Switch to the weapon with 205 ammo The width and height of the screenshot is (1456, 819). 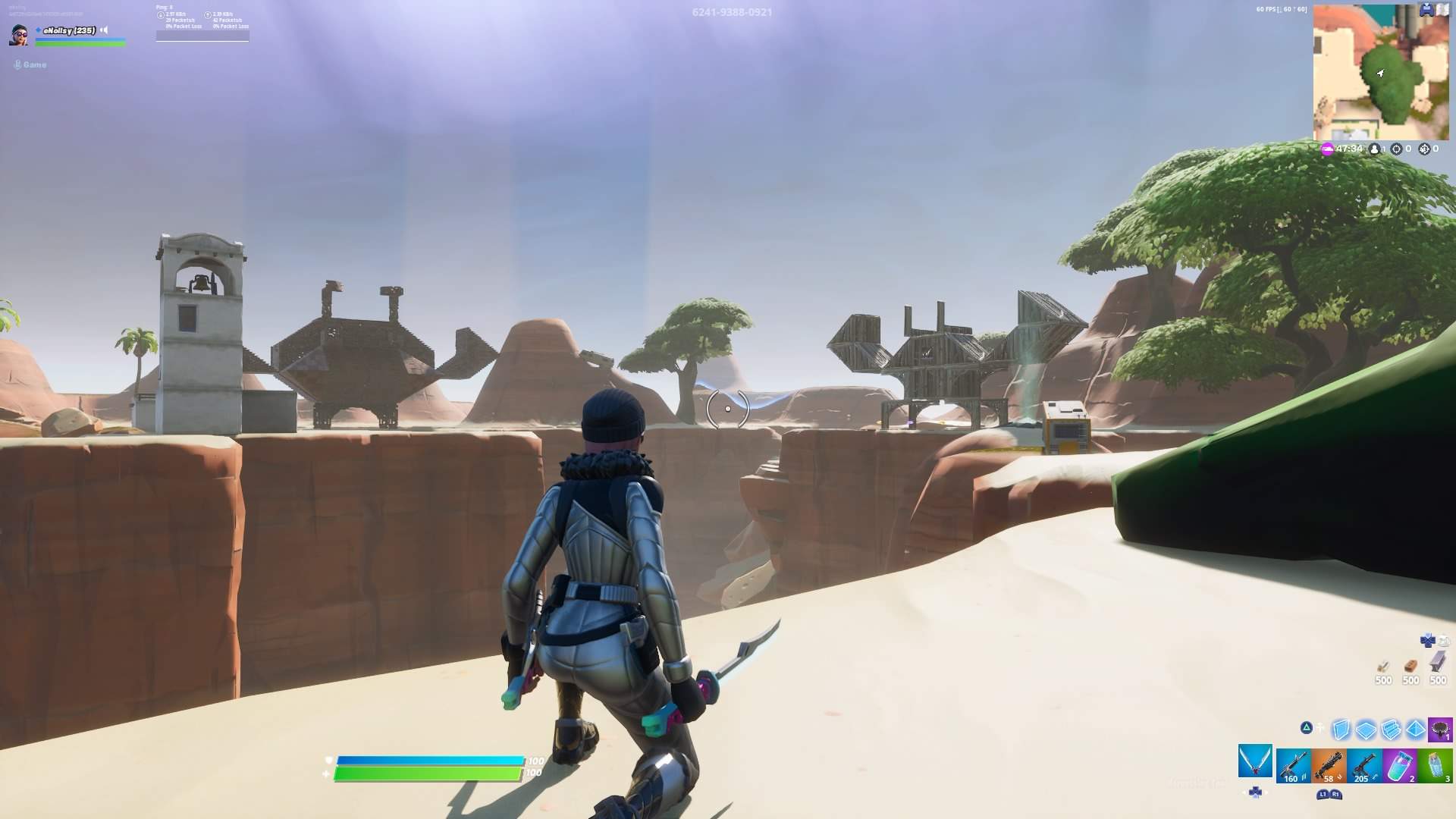coord(1364,766)
